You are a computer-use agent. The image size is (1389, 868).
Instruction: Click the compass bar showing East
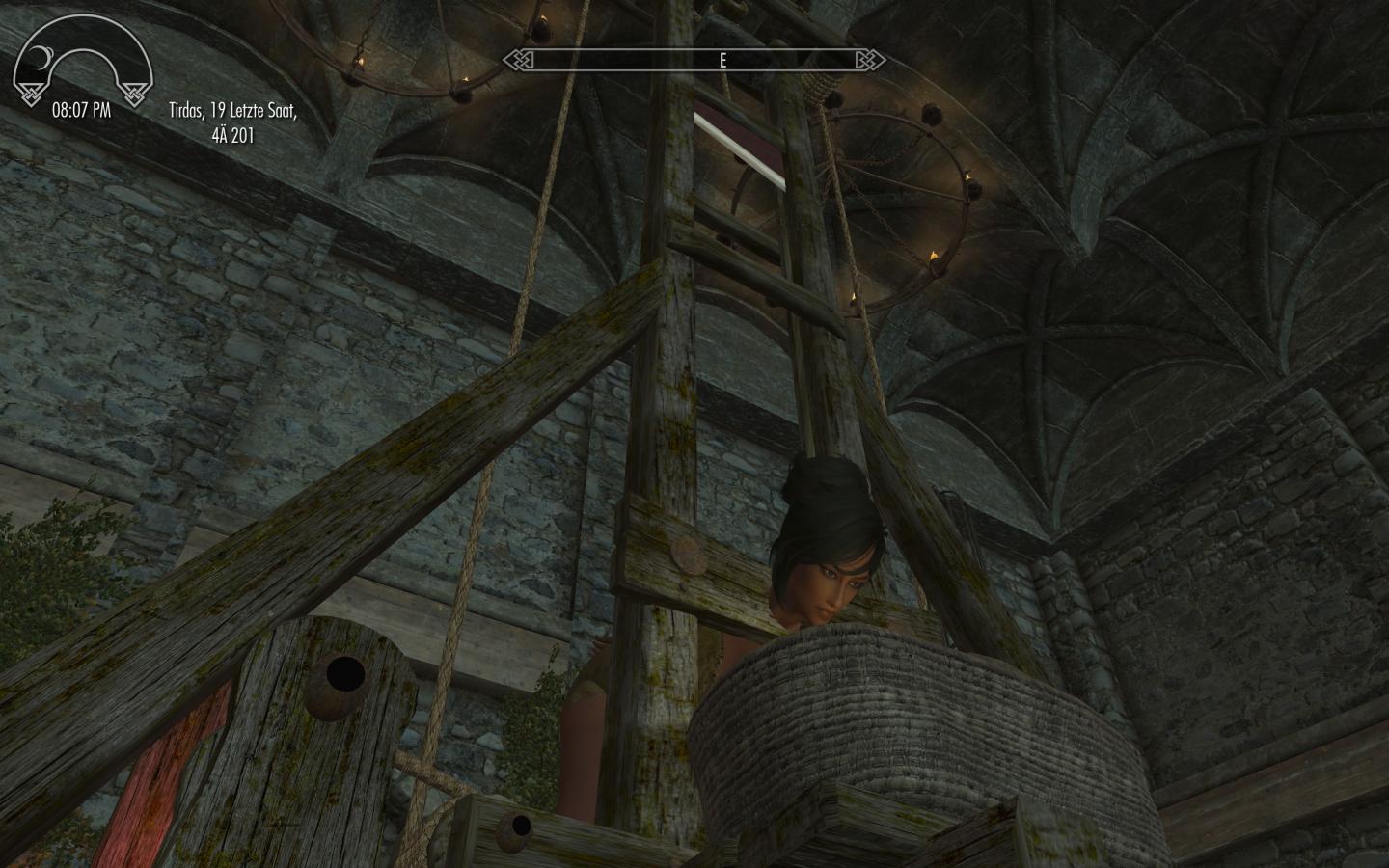[x=694, y=60]
